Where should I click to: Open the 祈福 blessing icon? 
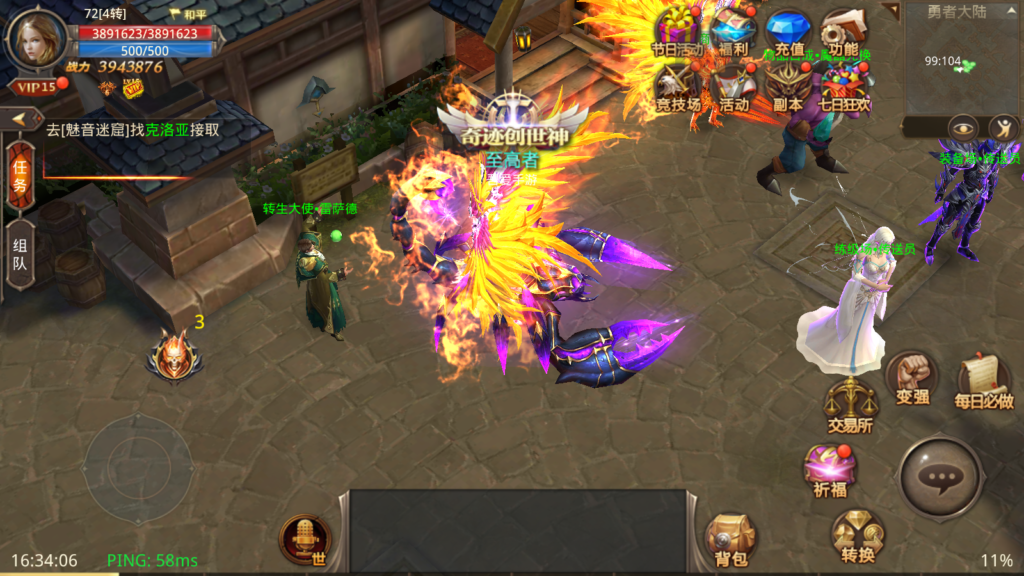(x=829, y=468)
